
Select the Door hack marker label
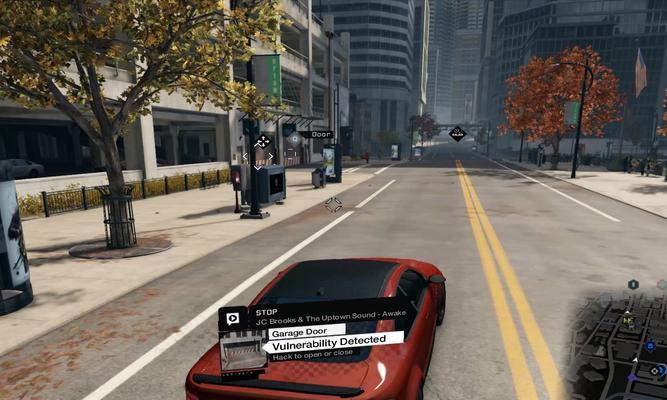(x=320, y=134)
